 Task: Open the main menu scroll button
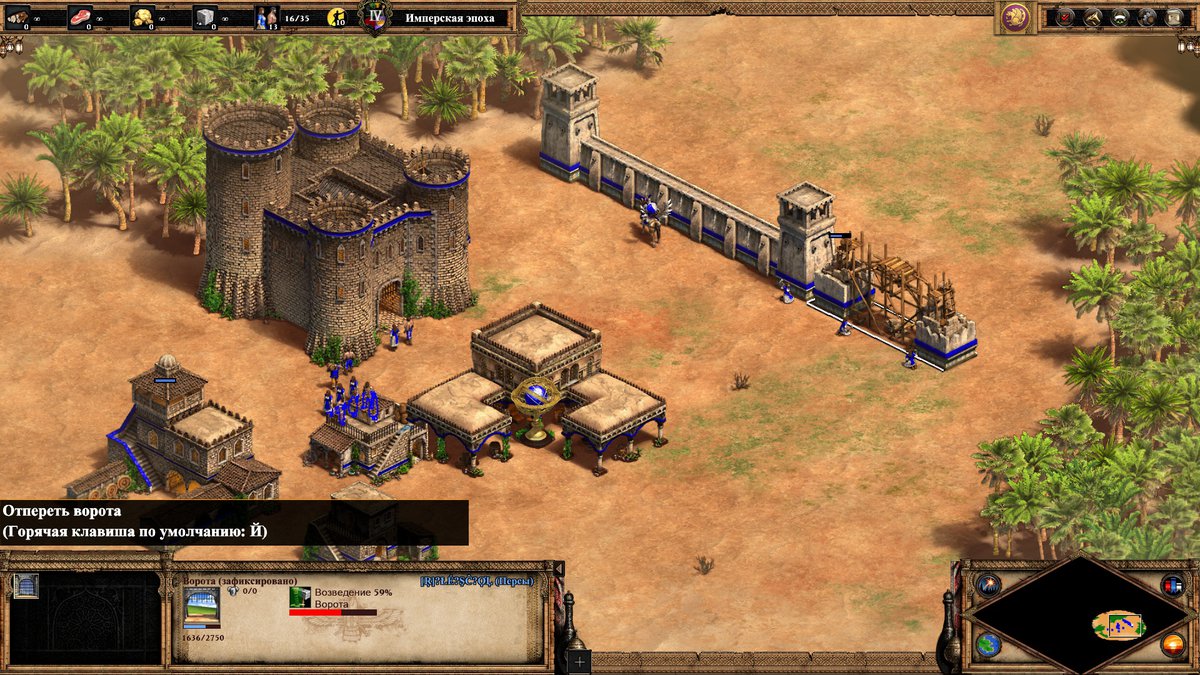pos(1175,16)
